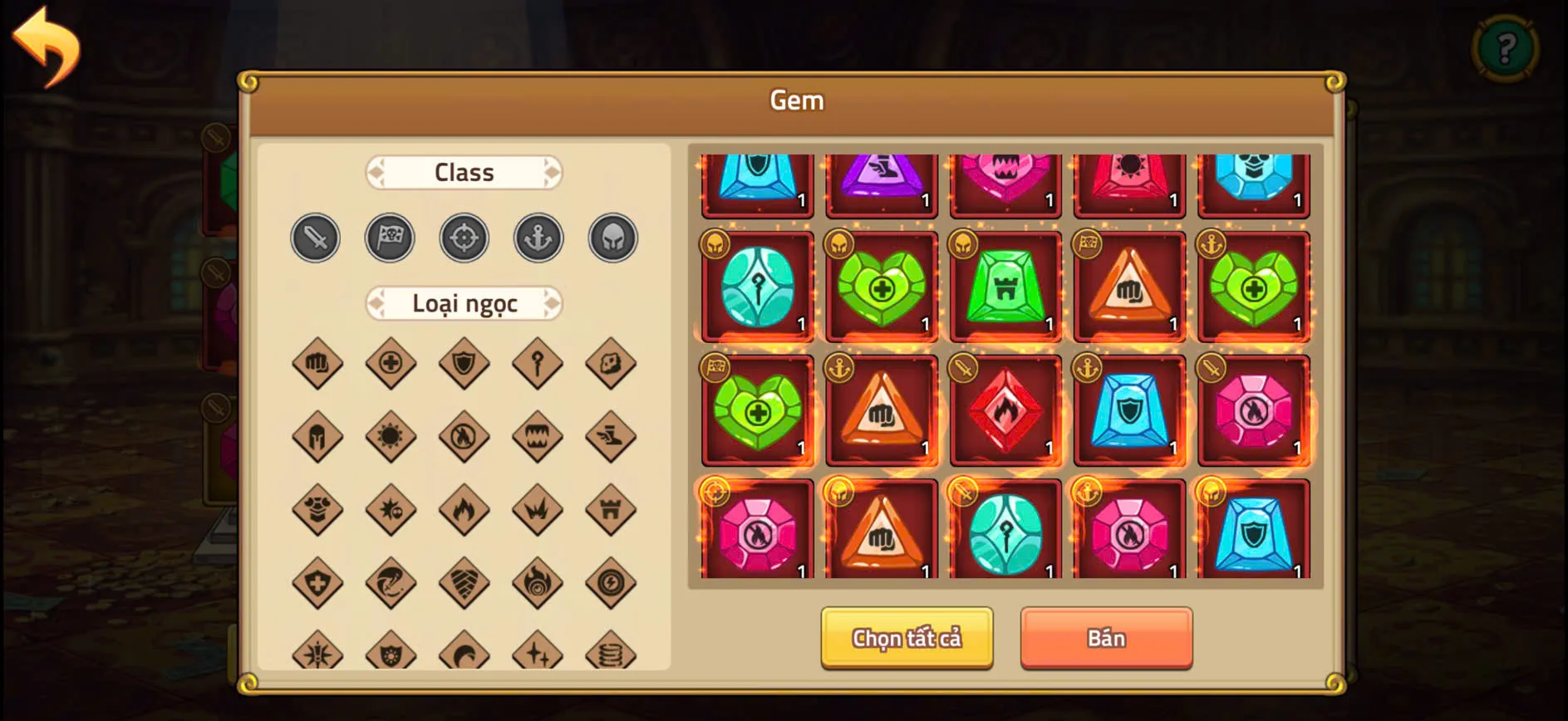Click the right arrow on Class header

pos(553,172)
